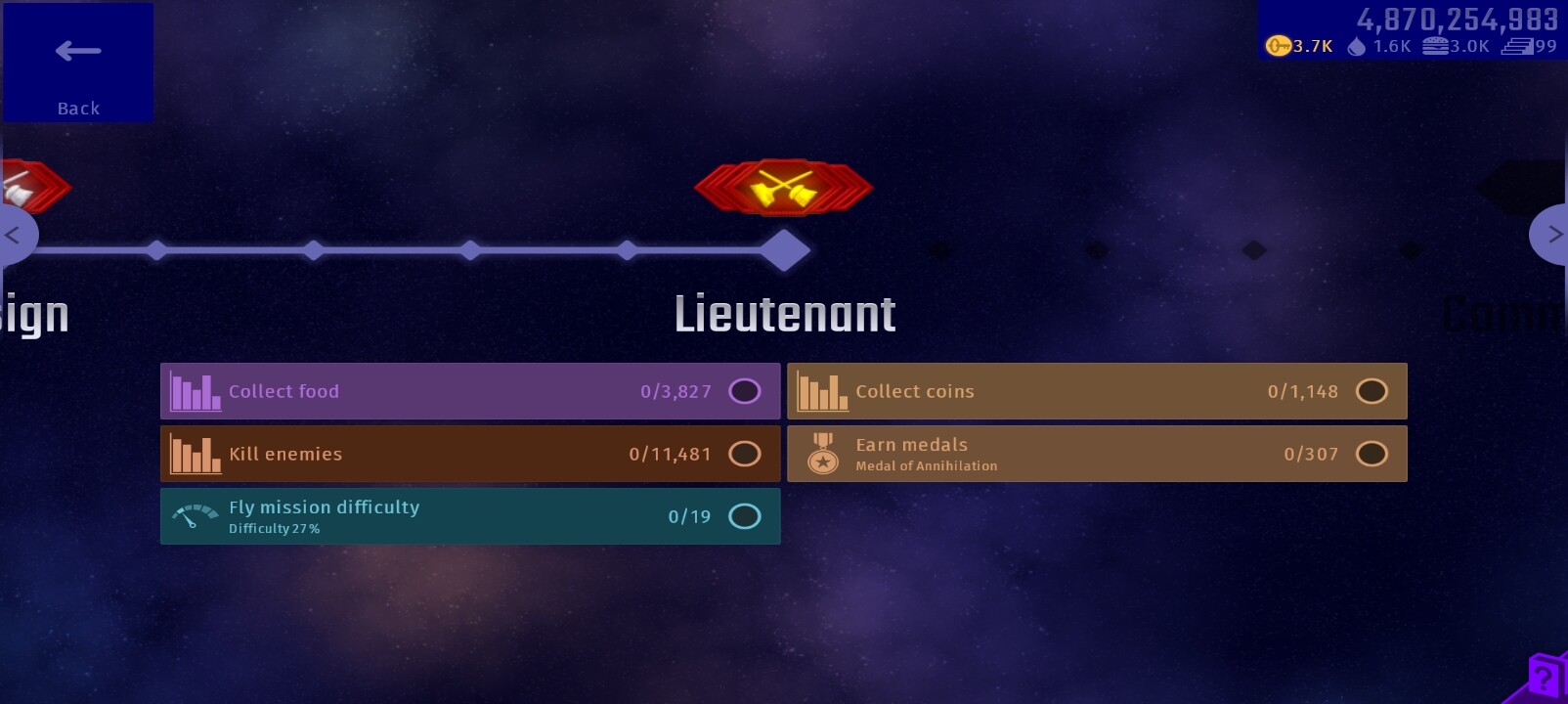
Task: Select the Collect food objective row
Action: [470, 391]
